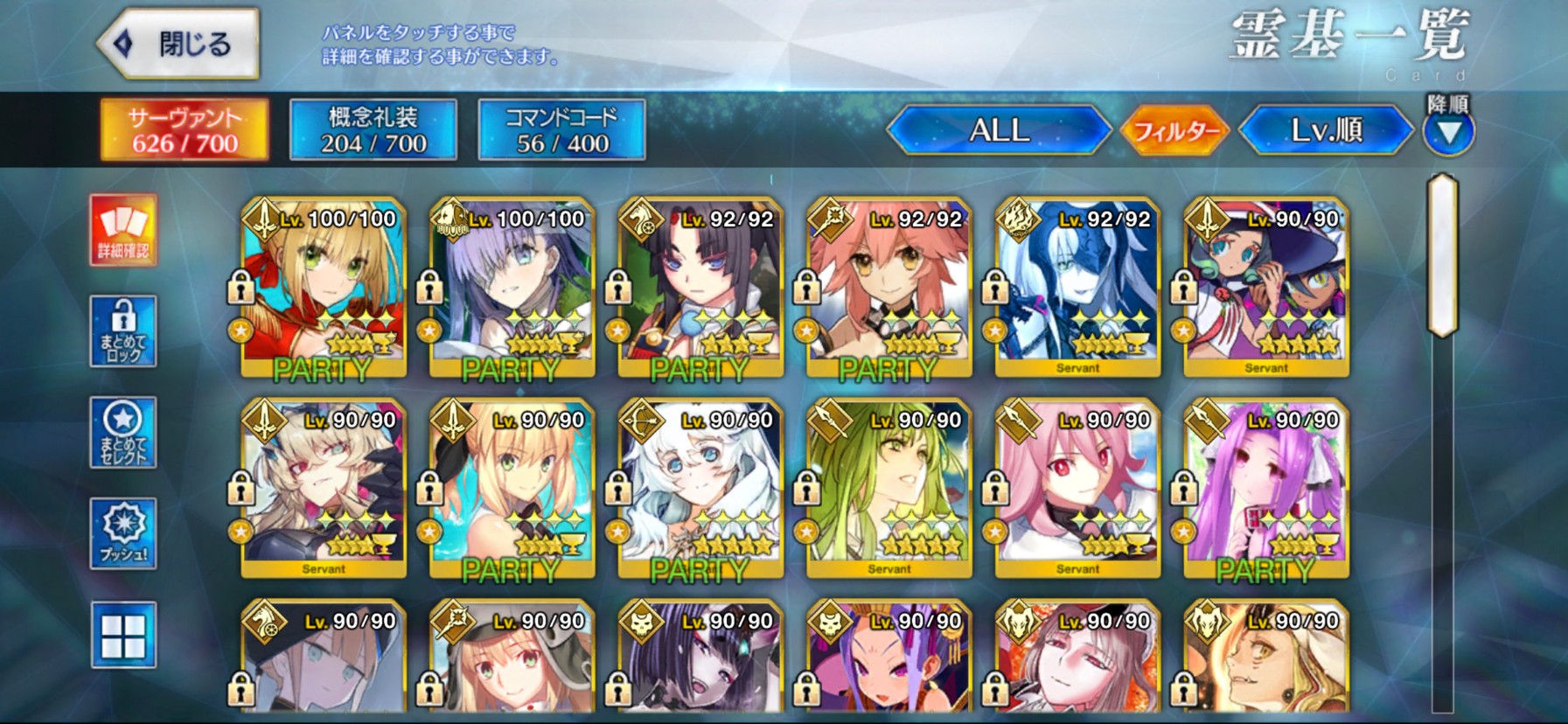The image size is (1568, 724).
Task: Open the 概念礼装 tab
Action: [x=373, y=129]
